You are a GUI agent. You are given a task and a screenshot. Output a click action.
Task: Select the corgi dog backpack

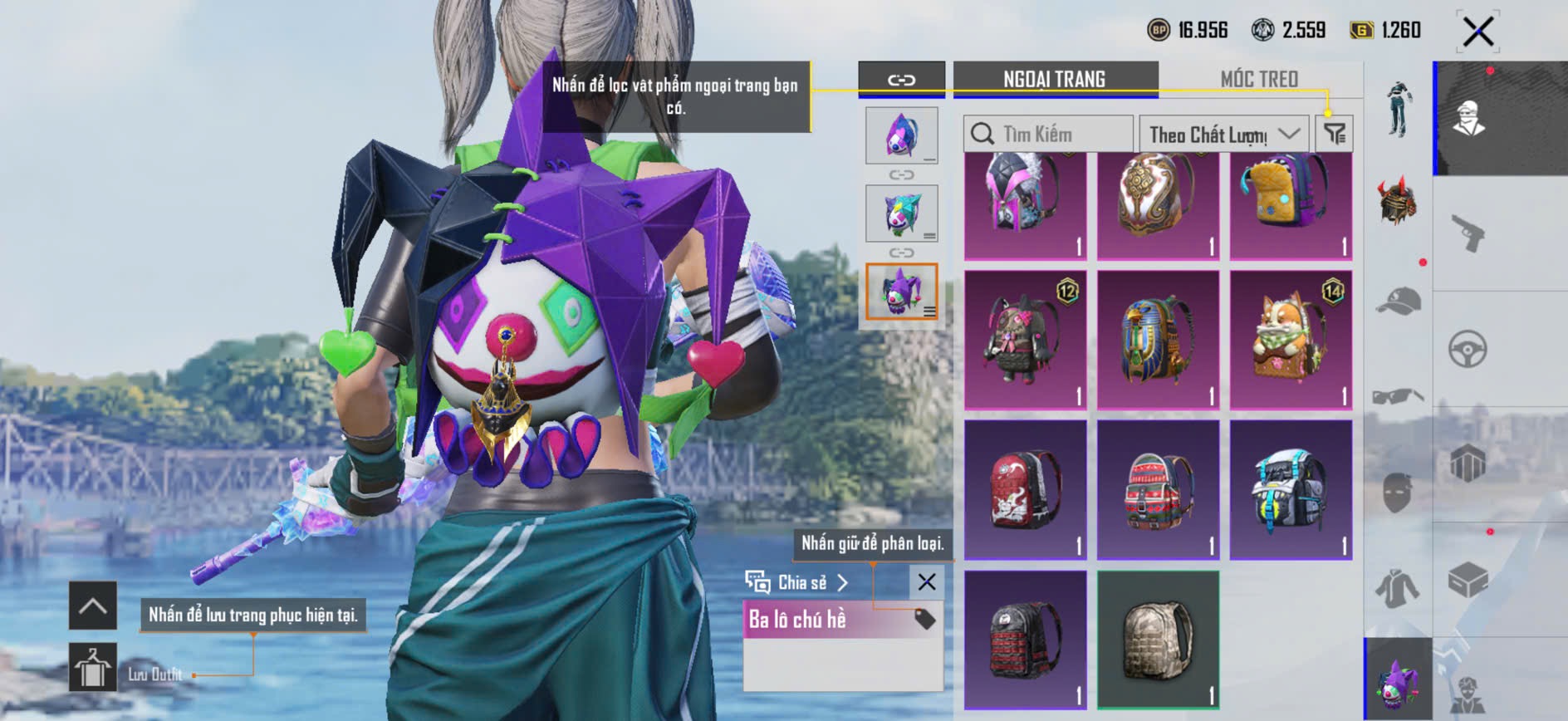1291,340
